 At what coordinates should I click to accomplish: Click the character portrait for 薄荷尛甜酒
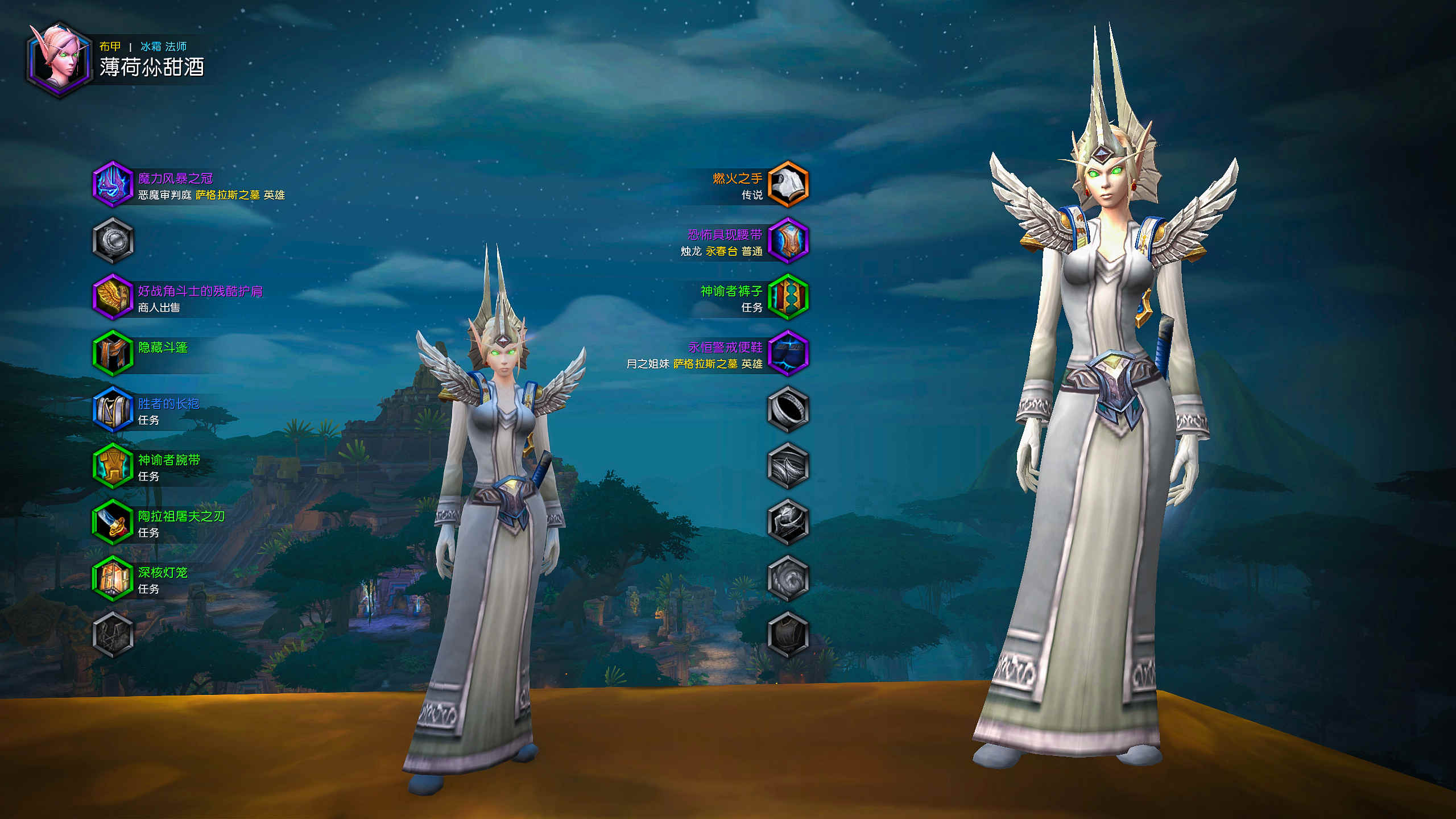coord(59,59)
